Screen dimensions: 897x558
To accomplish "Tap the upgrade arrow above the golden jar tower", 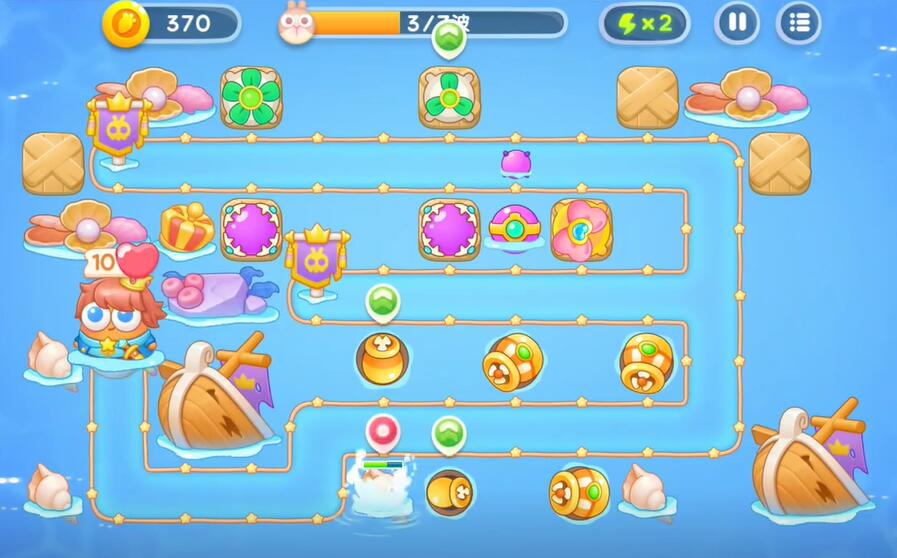I will 382,301.
